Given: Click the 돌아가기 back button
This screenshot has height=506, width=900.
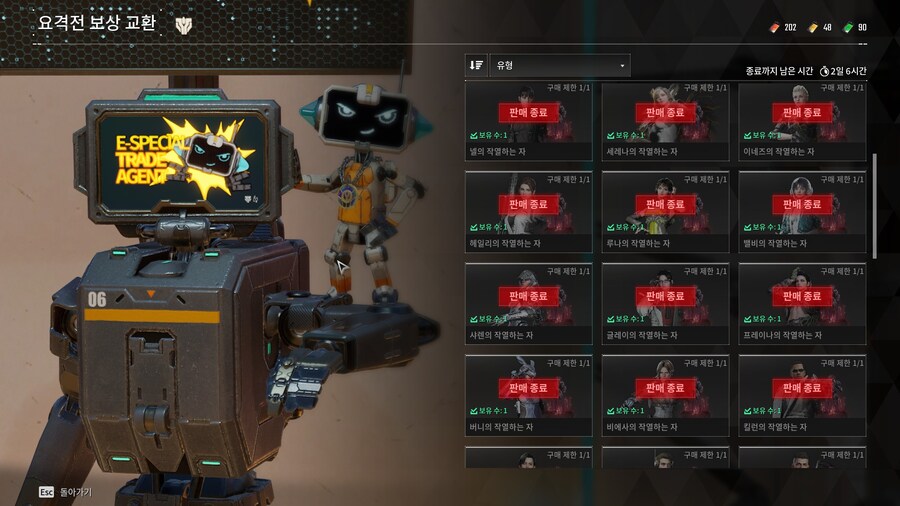Looking at the screenshot, I should [x=66, y=492].
